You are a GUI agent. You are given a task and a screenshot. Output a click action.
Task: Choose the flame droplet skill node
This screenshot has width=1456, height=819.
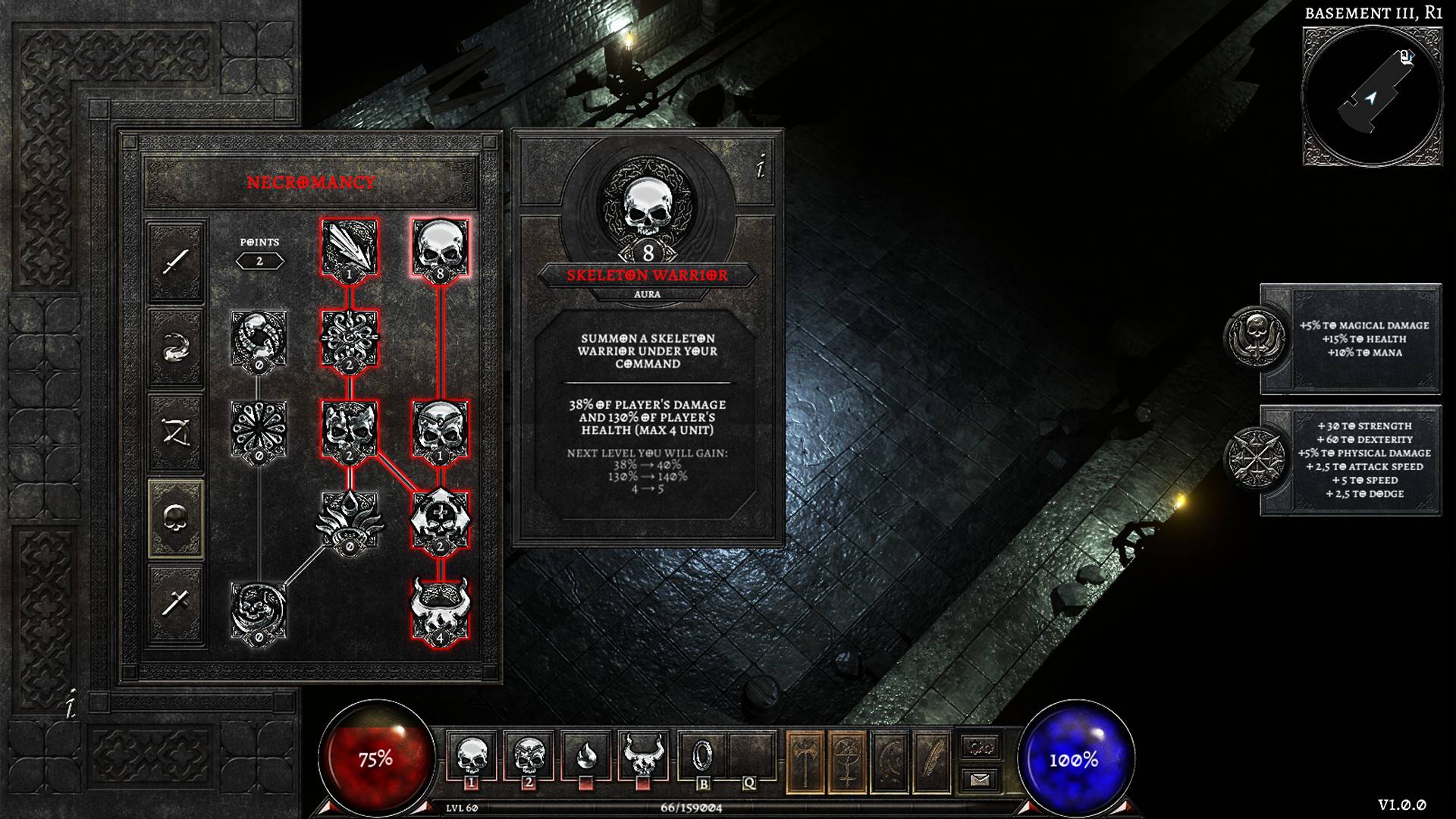(x=350, y=519)
